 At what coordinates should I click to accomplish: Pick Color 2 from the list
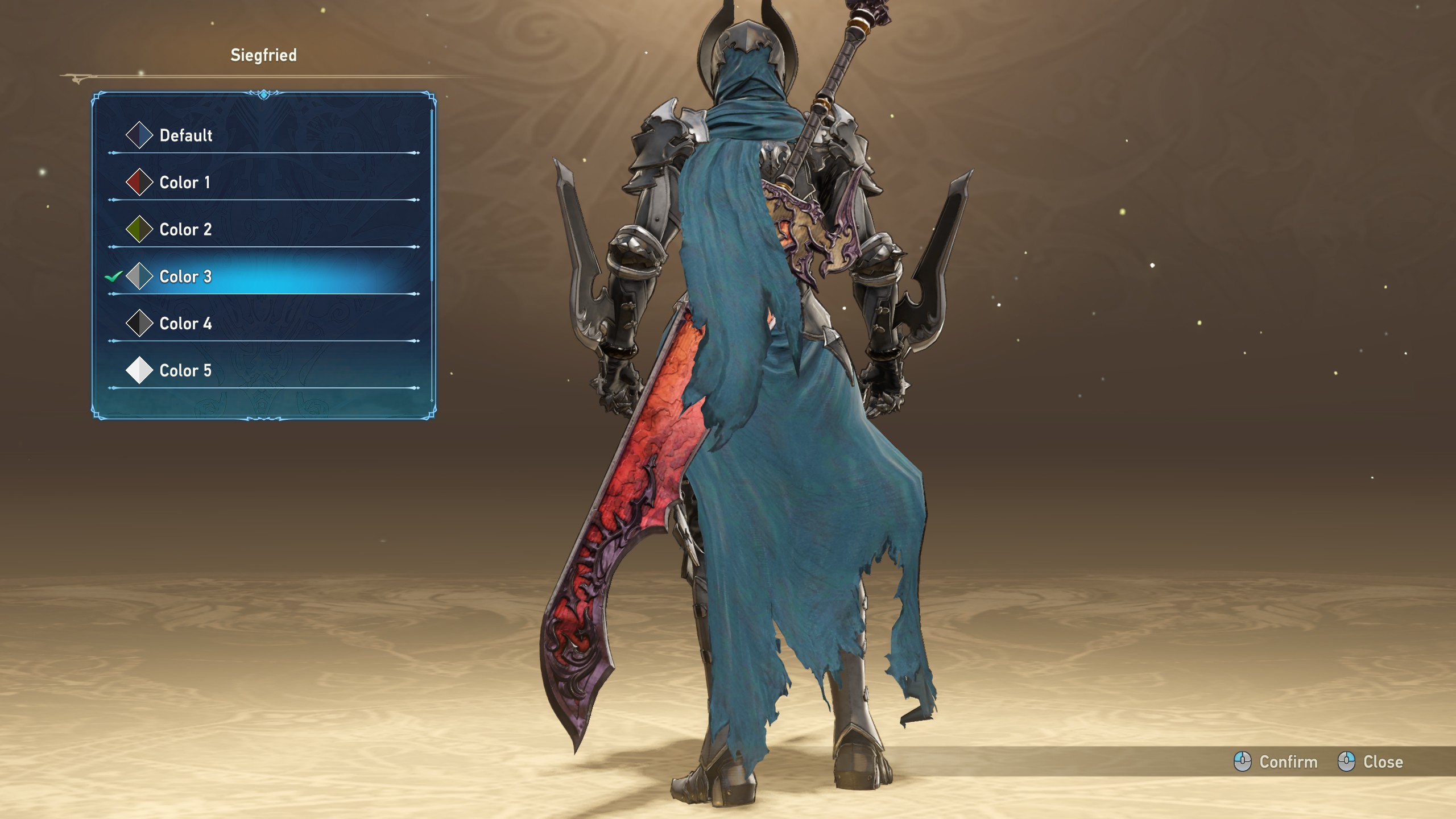point(185,230)
